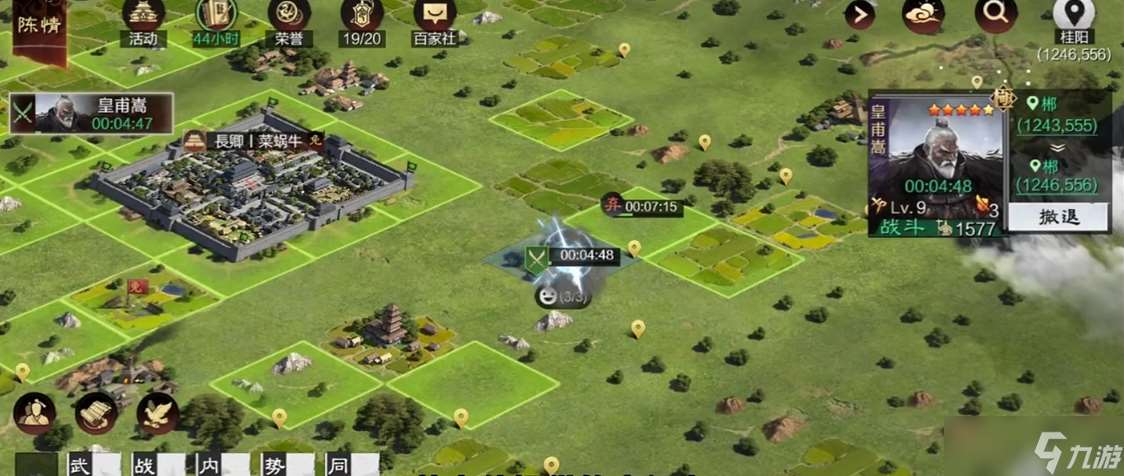Open the bamboo scroll icon

point(97,414)
